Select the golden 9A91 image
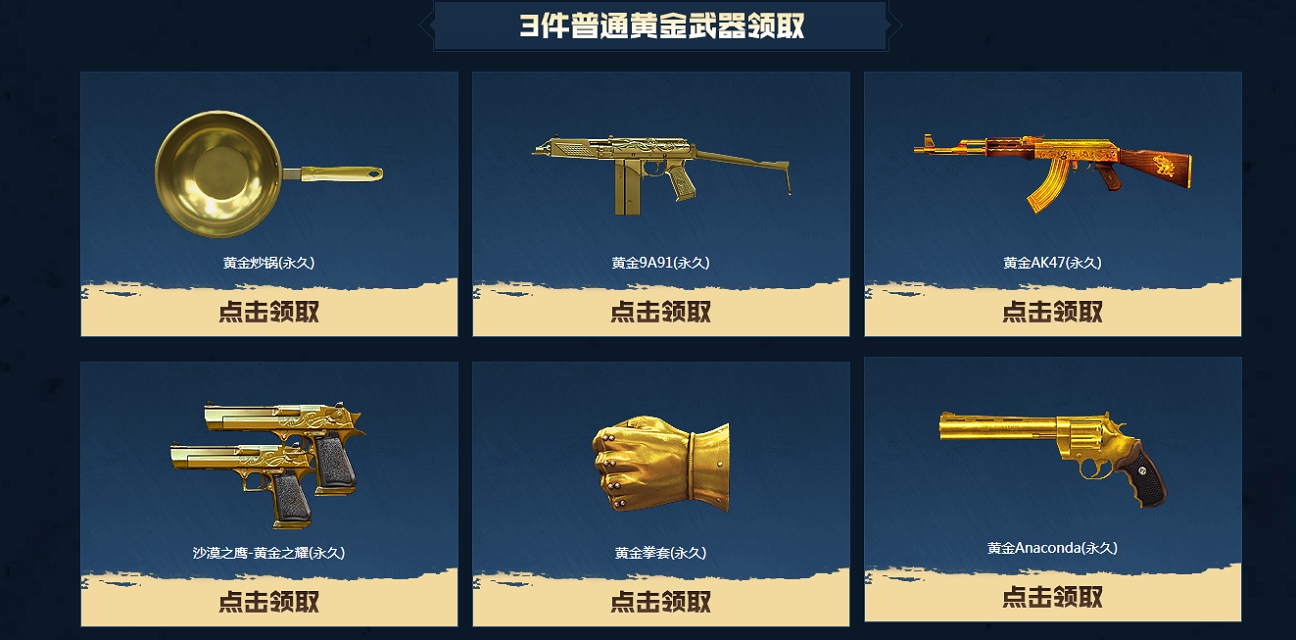Image resolution: width=1296 pixels, height=640 pixels. click(x=660, y=172)
